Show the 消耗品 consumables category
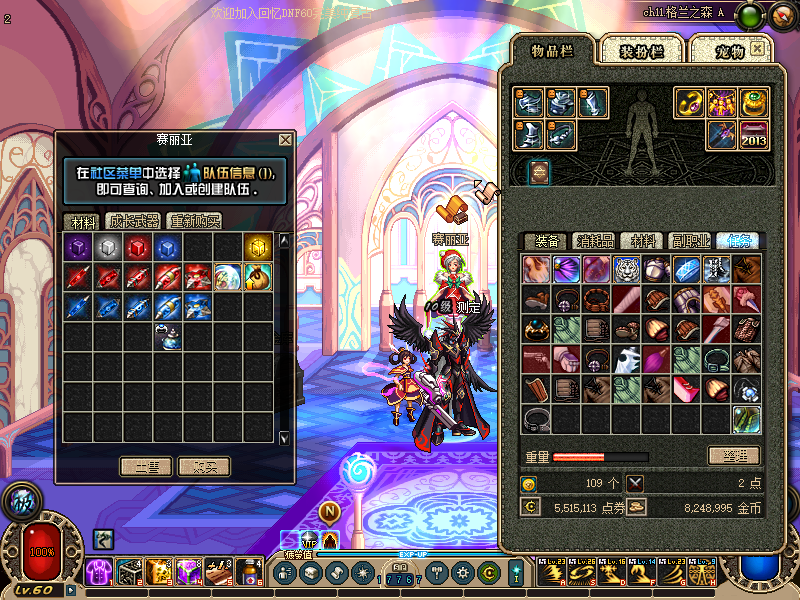 594,241
